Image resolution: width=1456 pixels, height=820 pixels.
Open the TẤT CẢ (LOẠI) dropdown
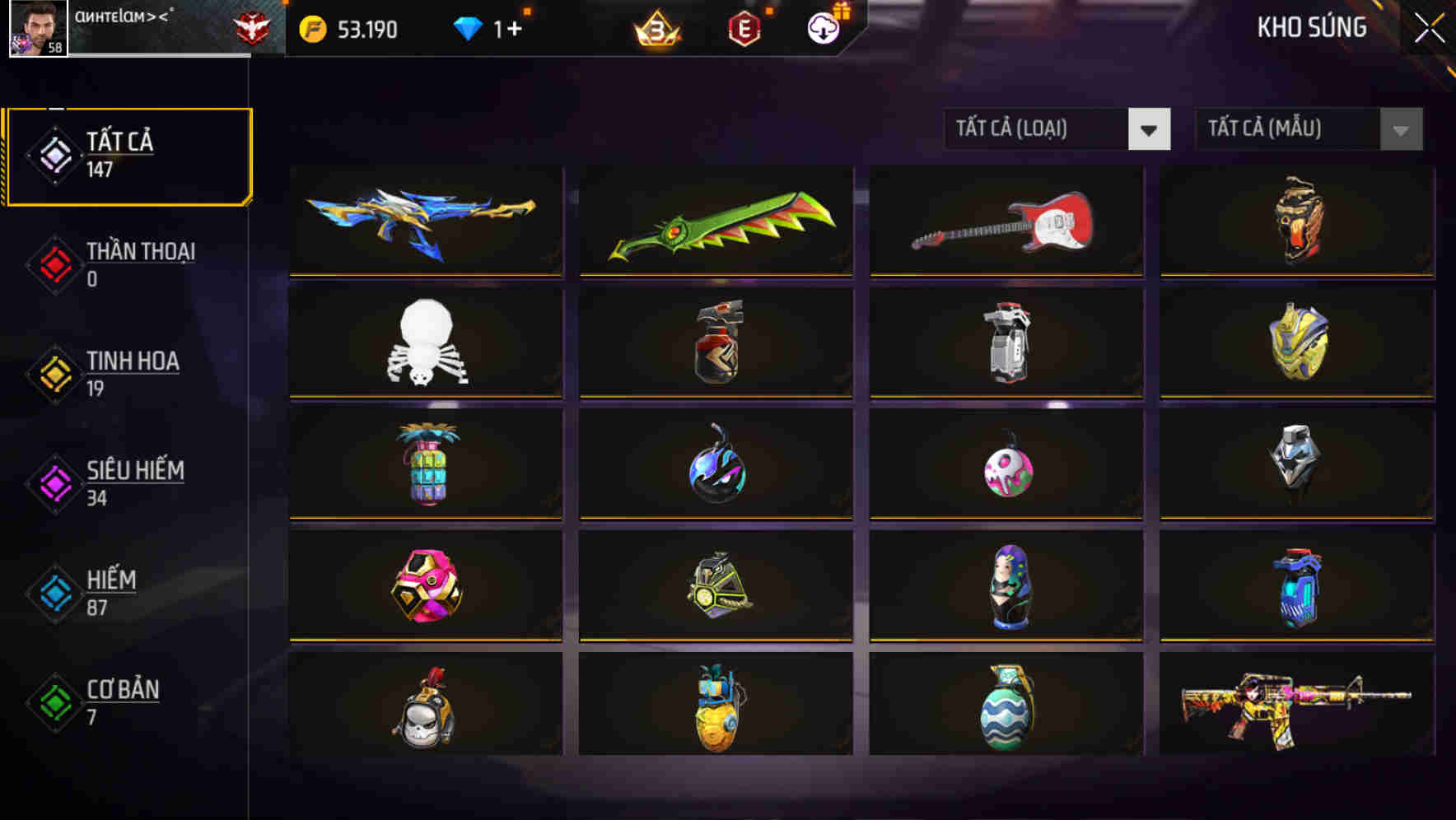click(x=1038, y=129)
